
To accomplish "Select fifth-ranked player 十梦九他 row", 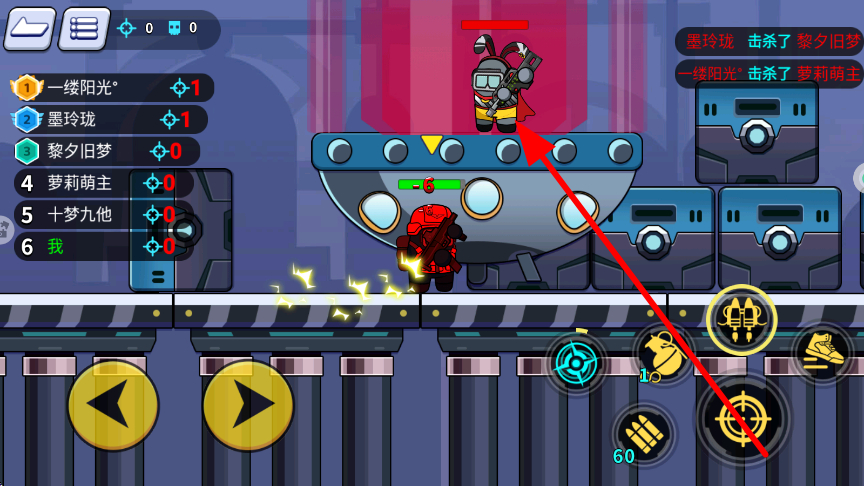I will pos(102,214).
